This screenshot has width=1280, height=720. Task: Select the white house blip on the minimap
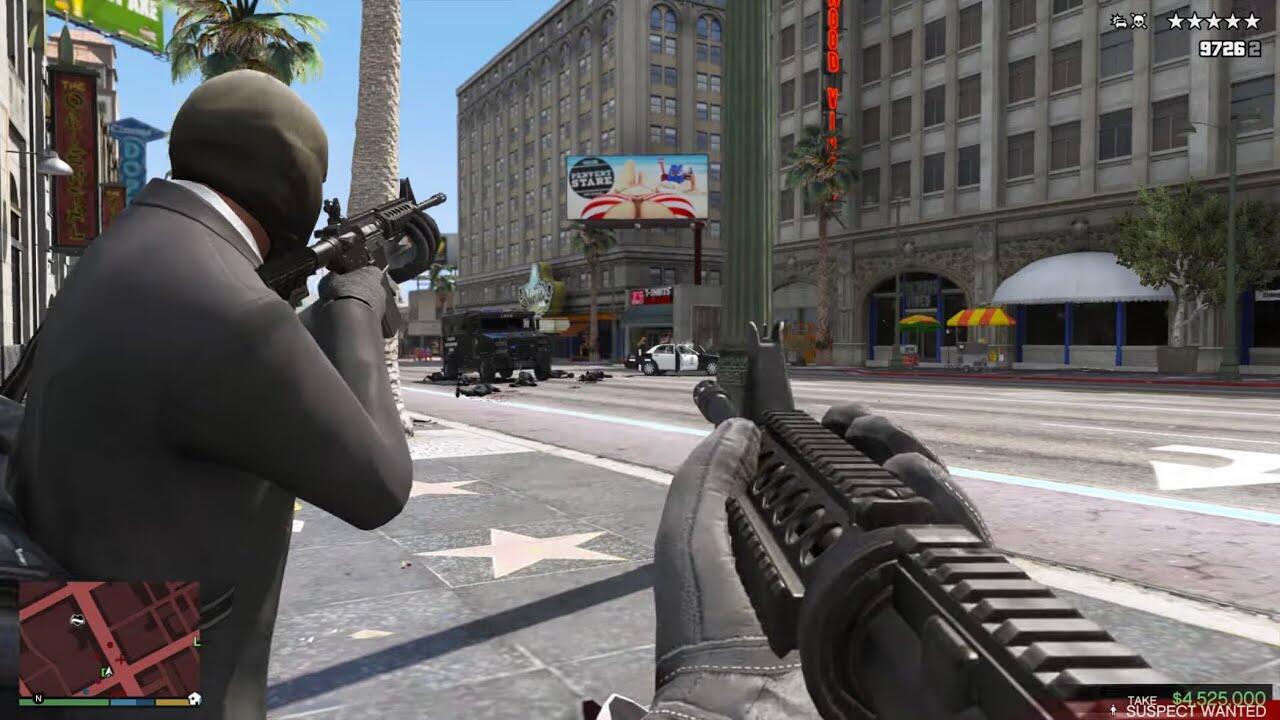point(193,697)
